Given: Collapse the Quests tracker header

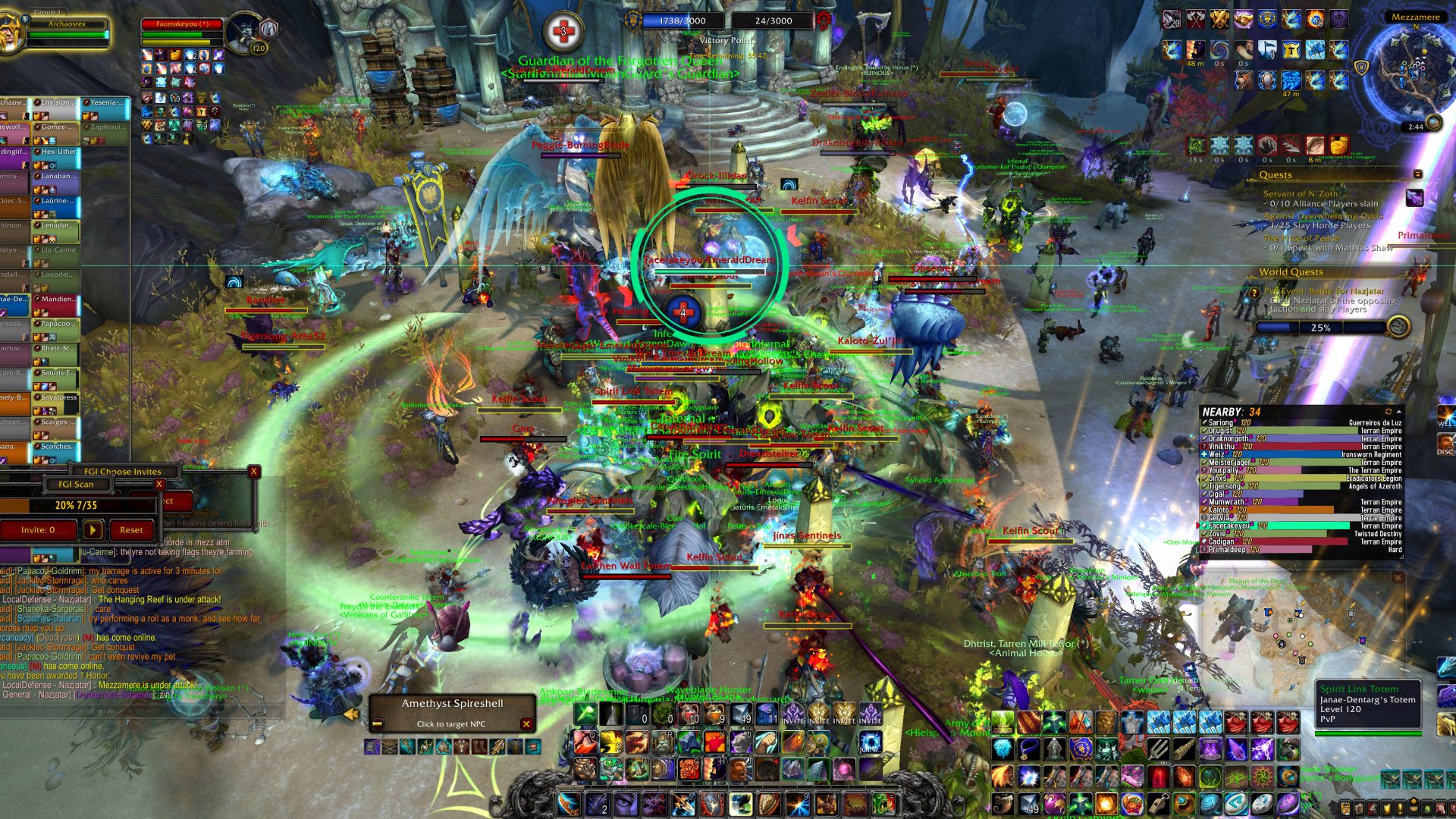Looking at the screenshot, I should click(1417, 174).
